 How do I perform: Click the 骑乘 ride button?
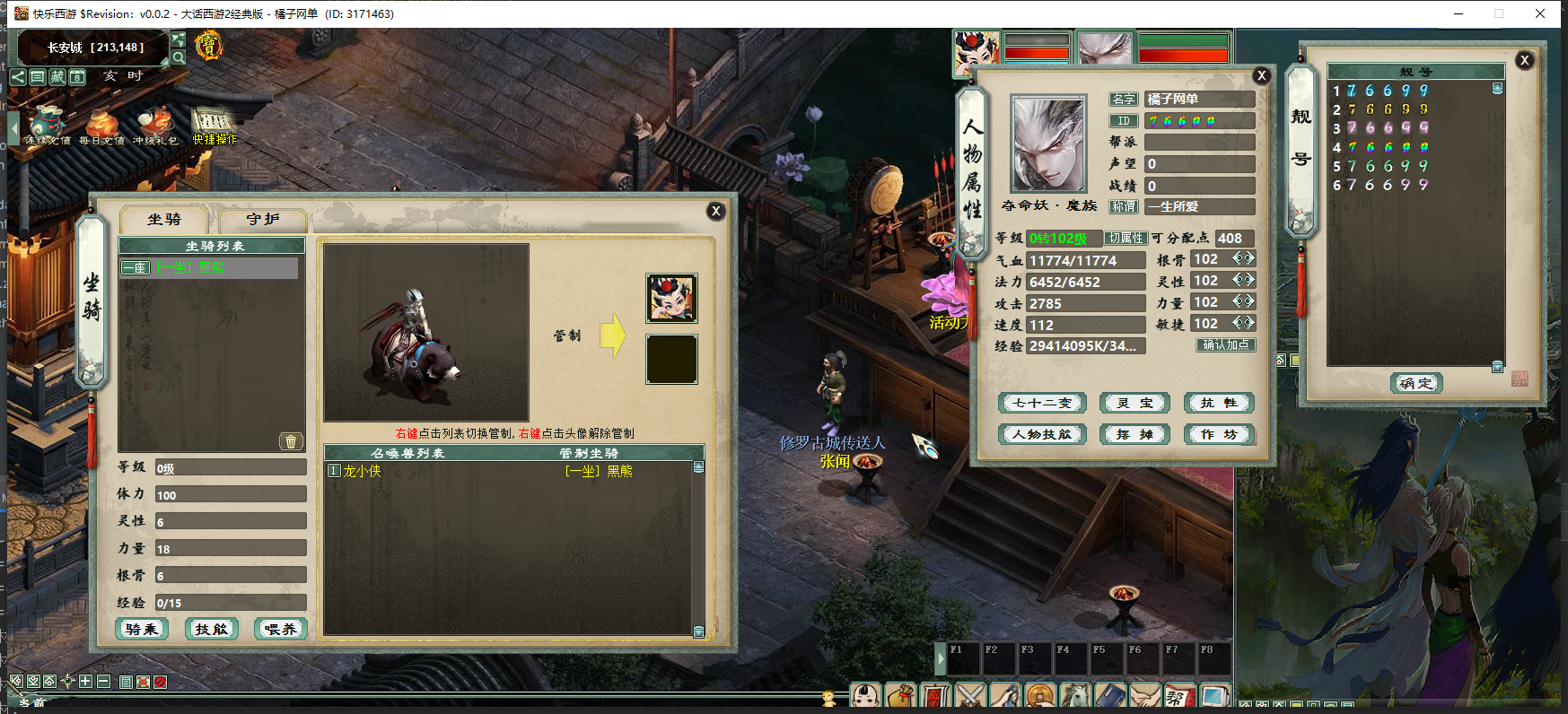tap(142, 629)
